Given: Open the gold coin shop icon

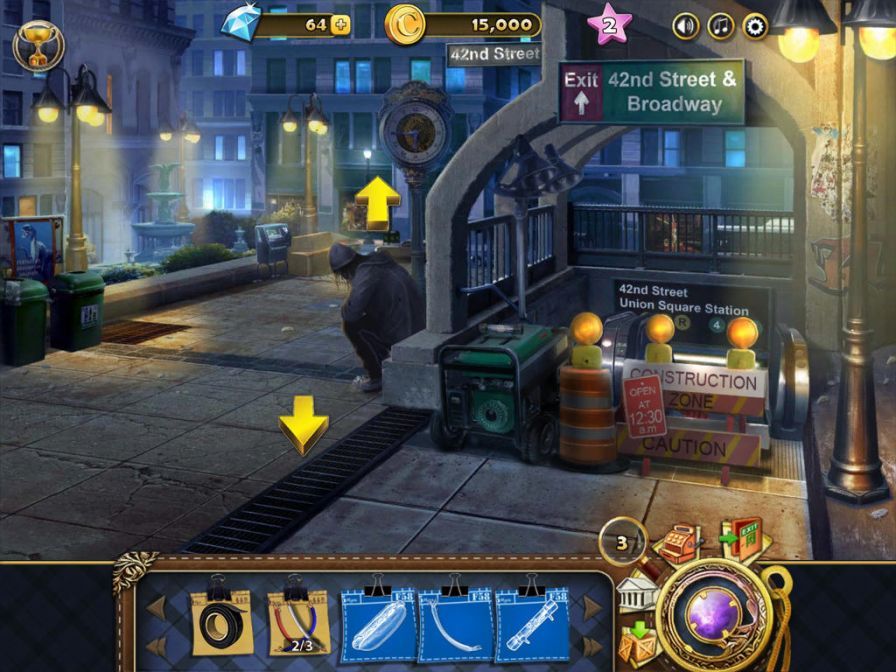Looking at the screenshot, I should point(405,25).
